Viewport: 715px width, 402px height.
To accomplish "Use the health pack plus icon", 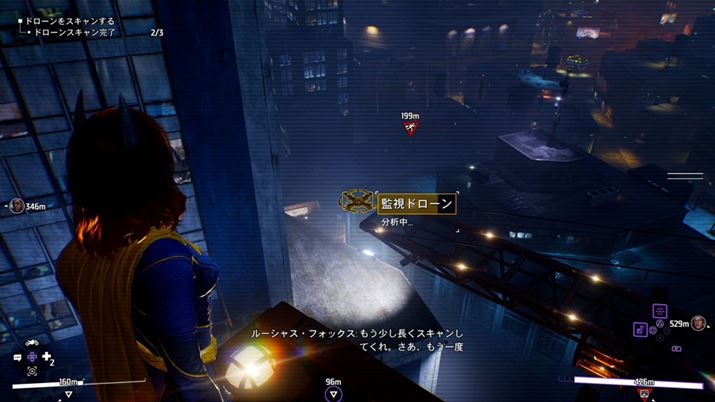I will point(47,356).
